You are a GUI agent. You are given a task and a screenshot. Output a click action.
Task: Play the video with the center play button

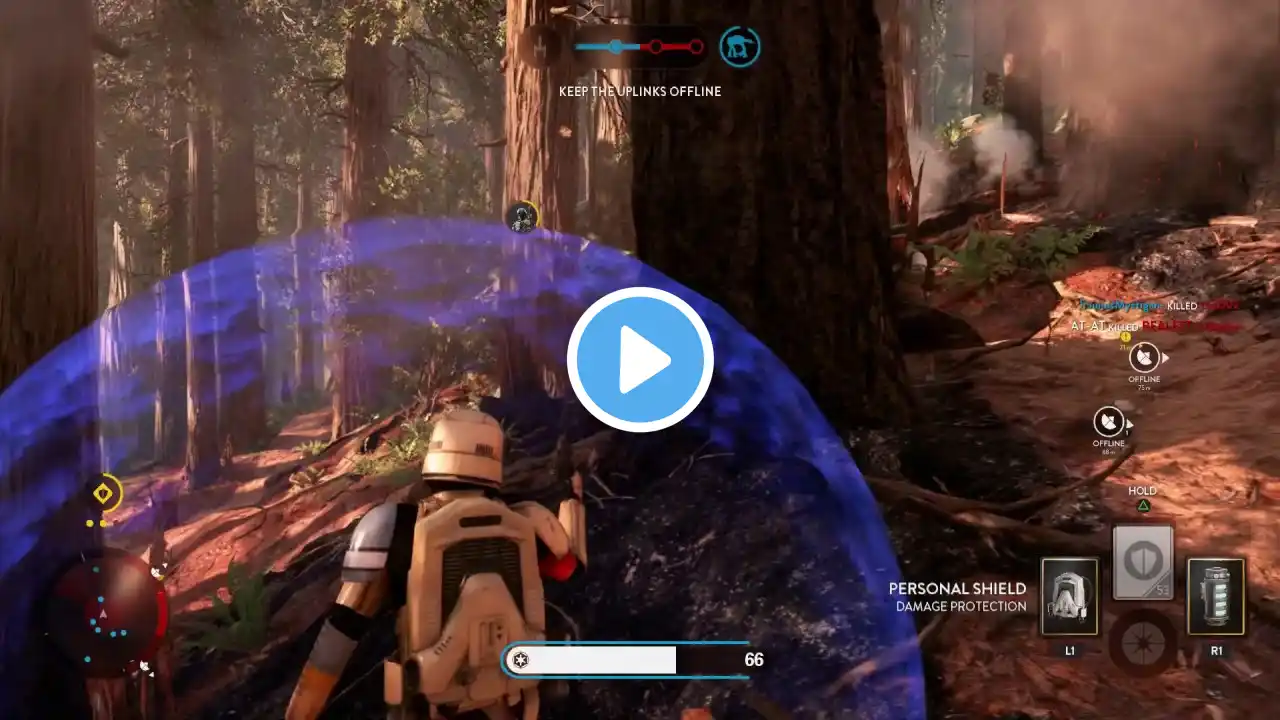[640, 360]
